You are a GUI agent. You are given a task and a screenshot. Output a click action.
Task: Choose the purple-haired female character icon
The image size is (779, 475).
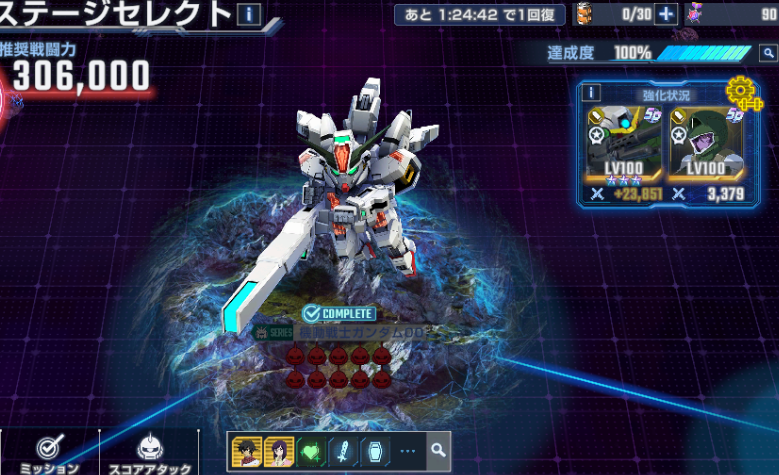pos(277,450)
